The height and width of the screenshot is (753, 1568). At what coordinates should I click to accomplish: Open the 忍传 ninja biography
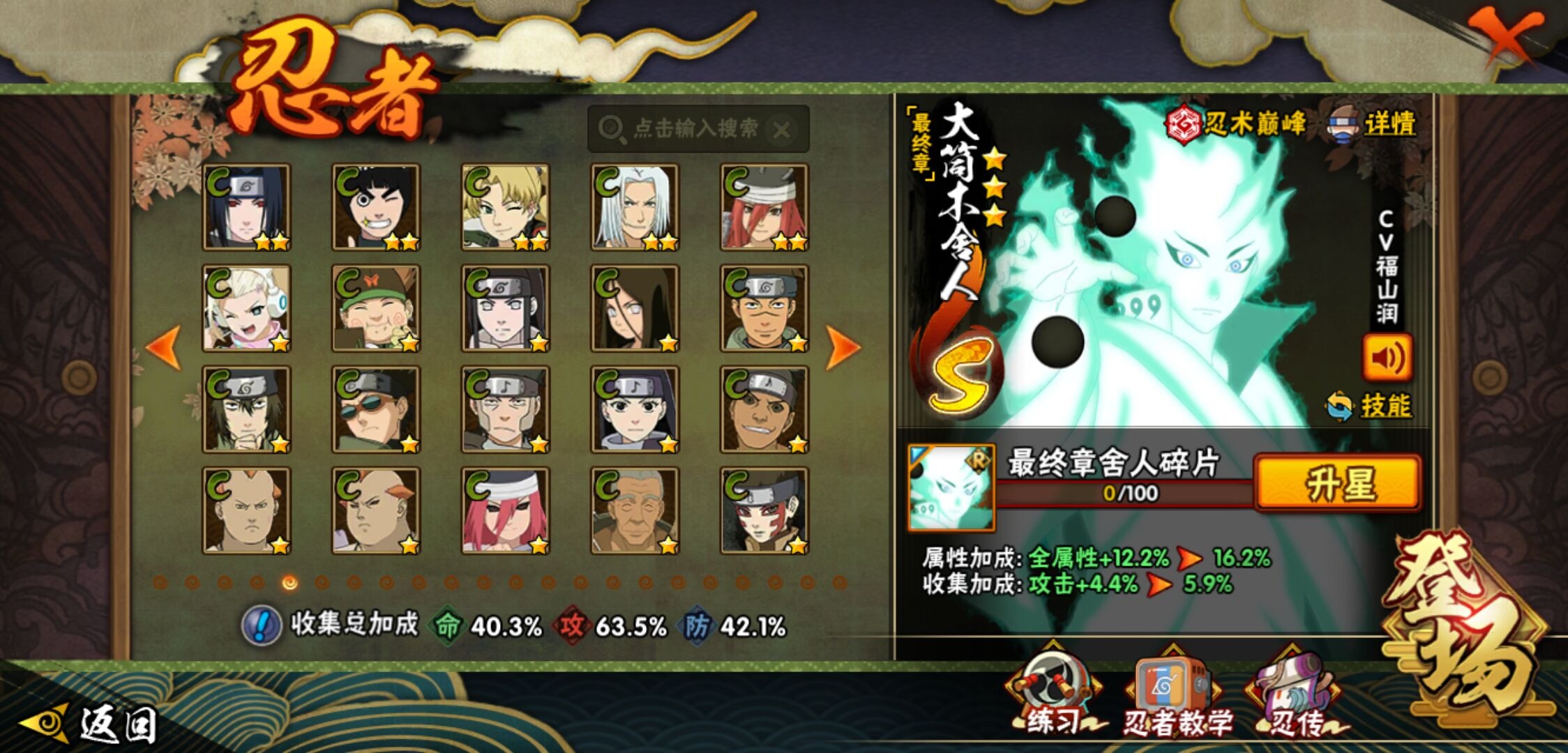coord(1296,694)
